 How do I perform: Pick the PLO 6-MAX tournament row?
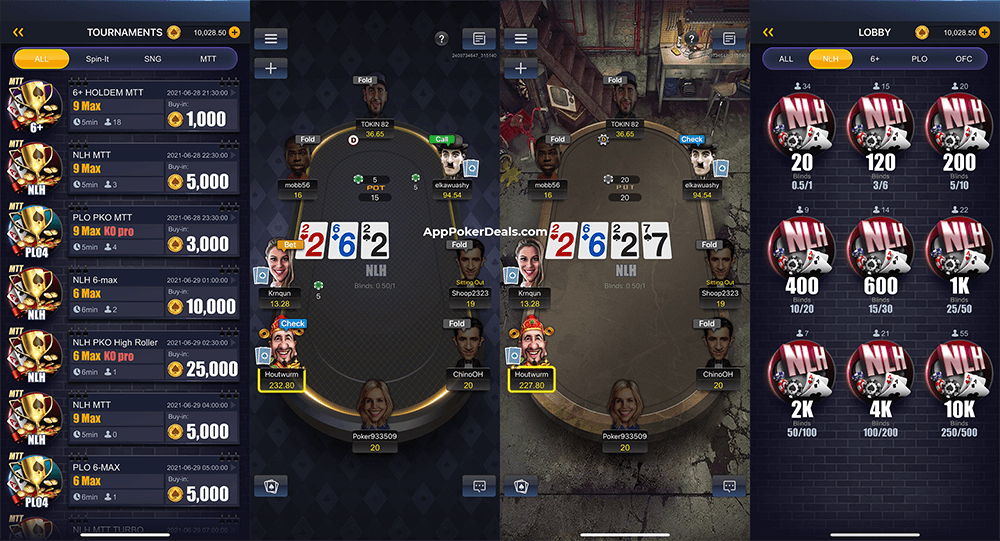point(152,481)
